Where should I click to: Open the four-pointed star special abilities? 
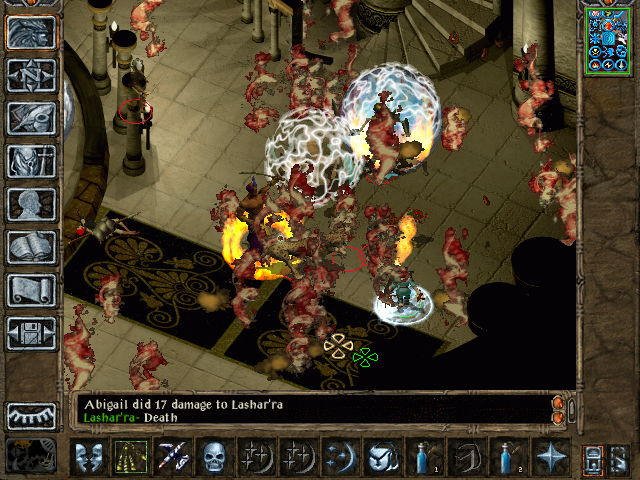pos(552,457)
